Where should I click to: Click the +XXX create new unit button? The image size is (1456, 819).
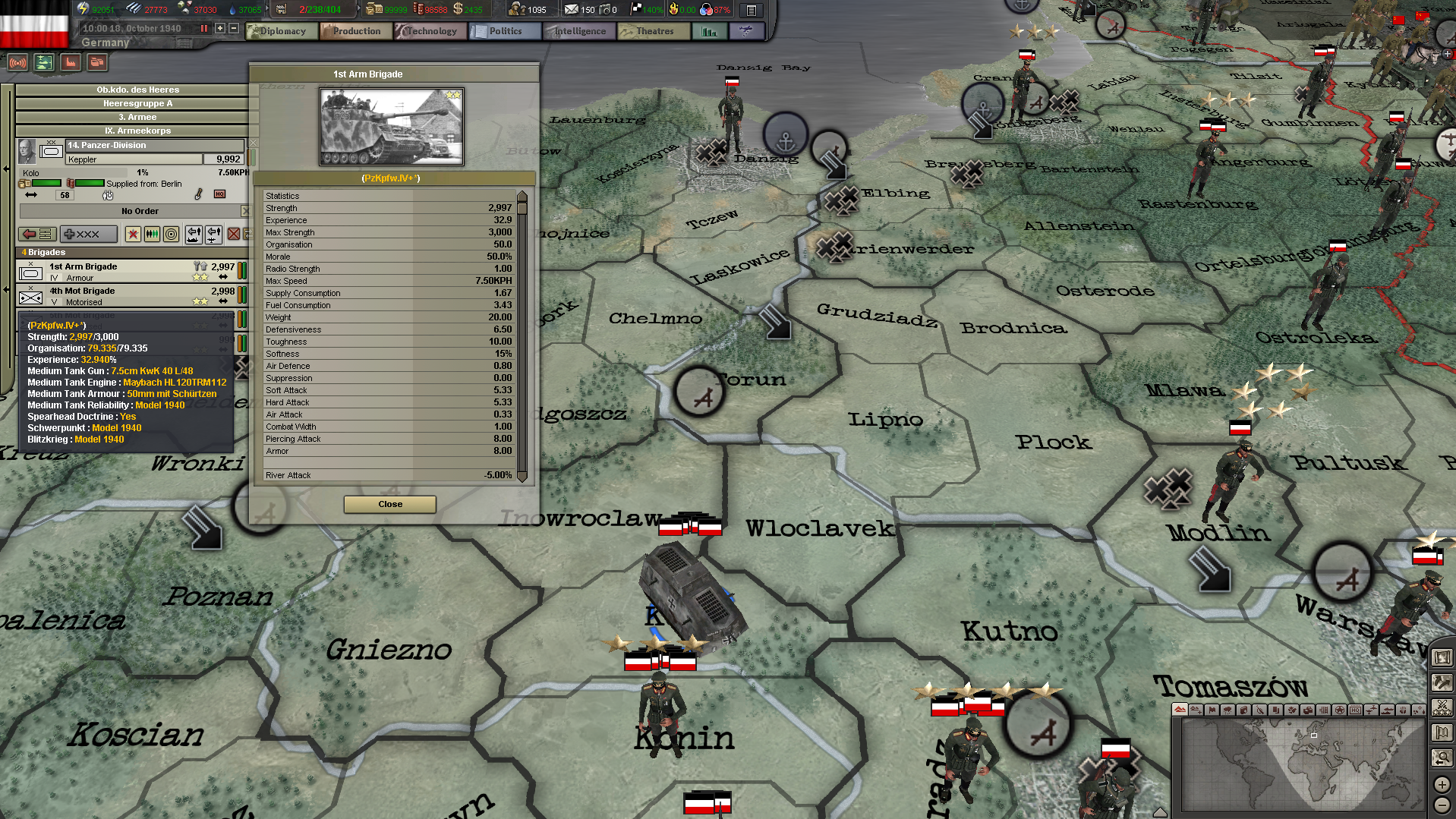(89, 235)
